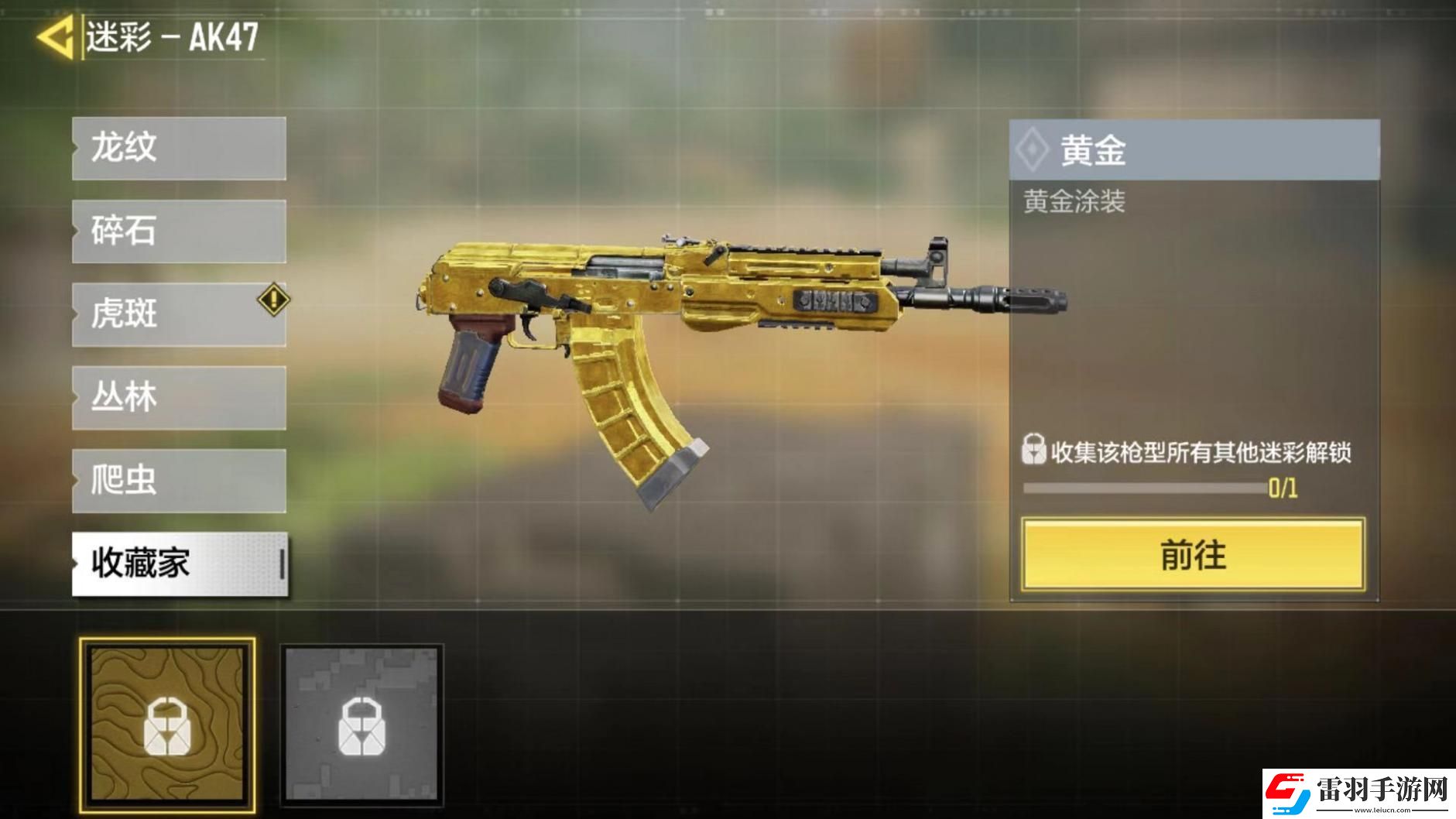The image size is (1456, 819).
Task: Open the 虎斑 camo category
Action: click(x=179, y=314)
